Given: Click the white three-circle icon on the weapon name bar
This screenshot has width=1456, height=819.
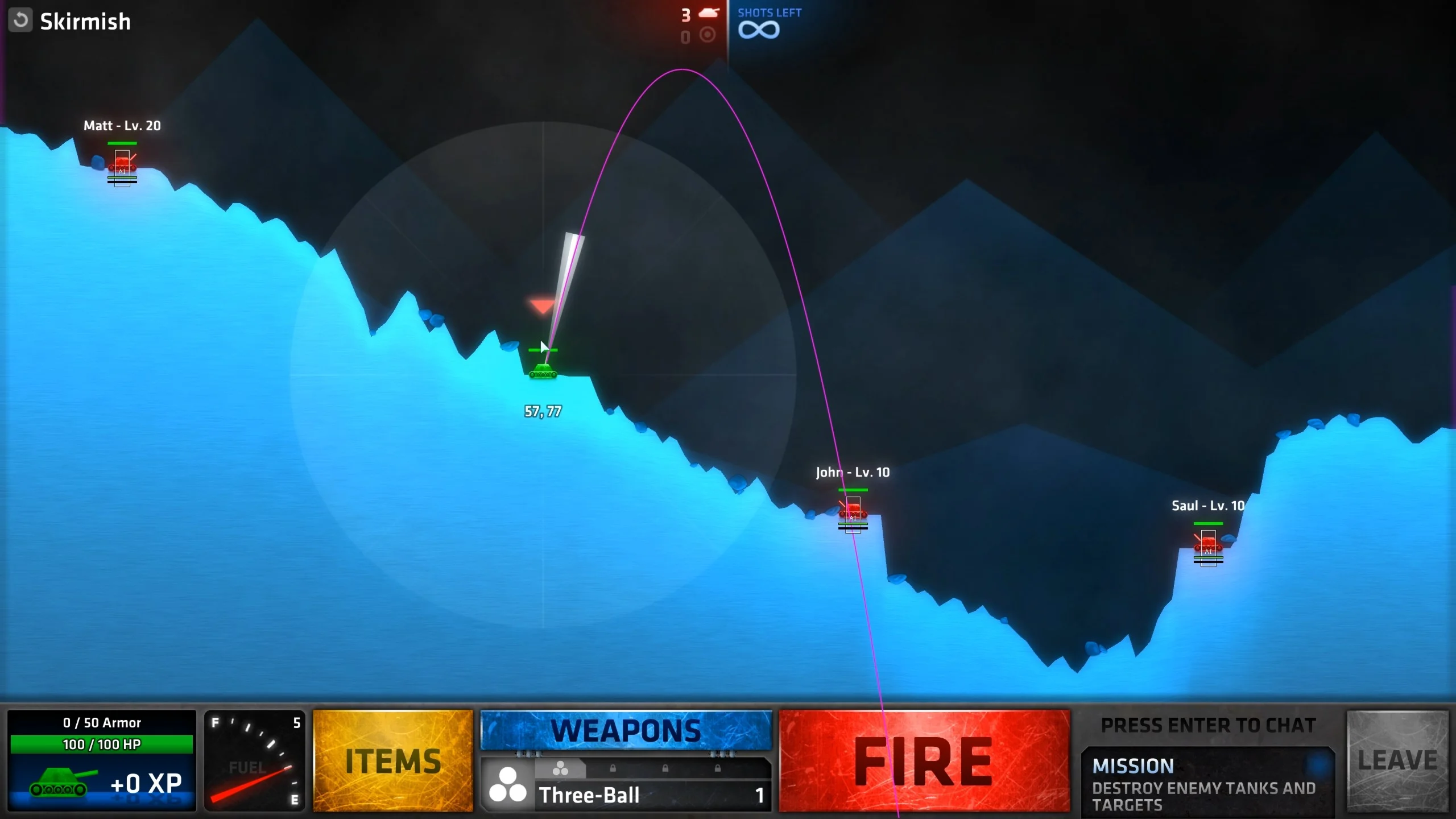Looking at the screenshot, I should tap(509, 785).
